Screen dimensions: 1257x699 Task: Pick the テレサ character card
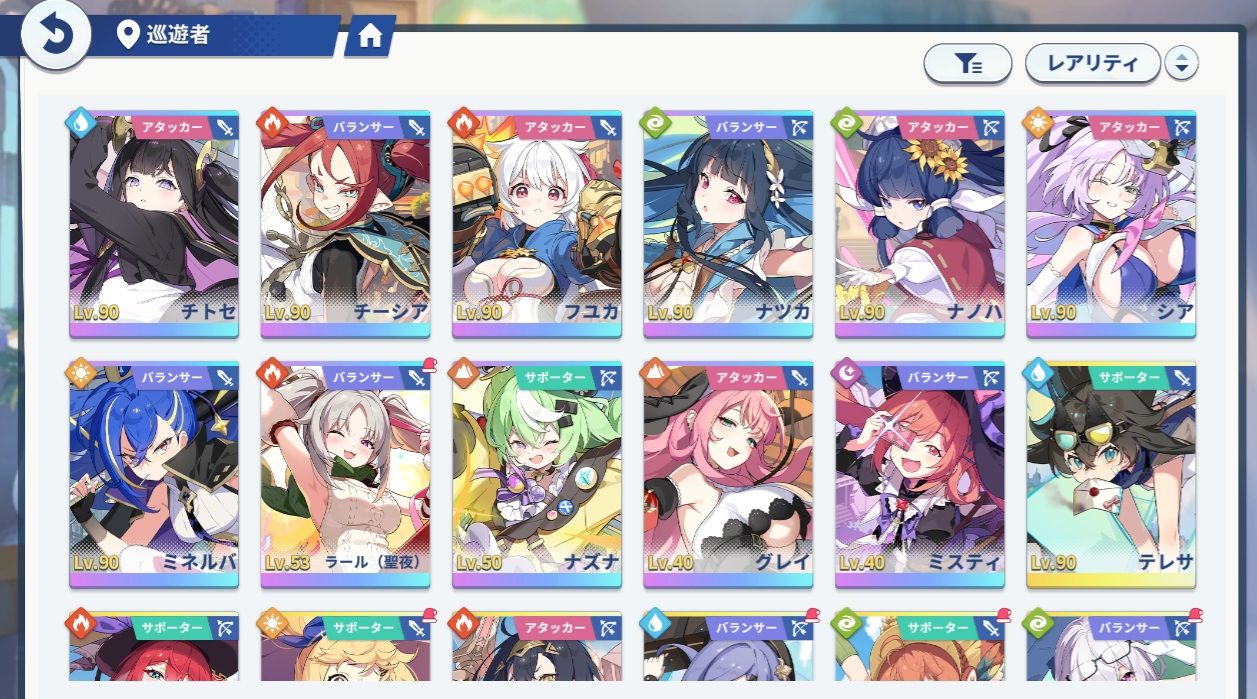[1110, 474]
